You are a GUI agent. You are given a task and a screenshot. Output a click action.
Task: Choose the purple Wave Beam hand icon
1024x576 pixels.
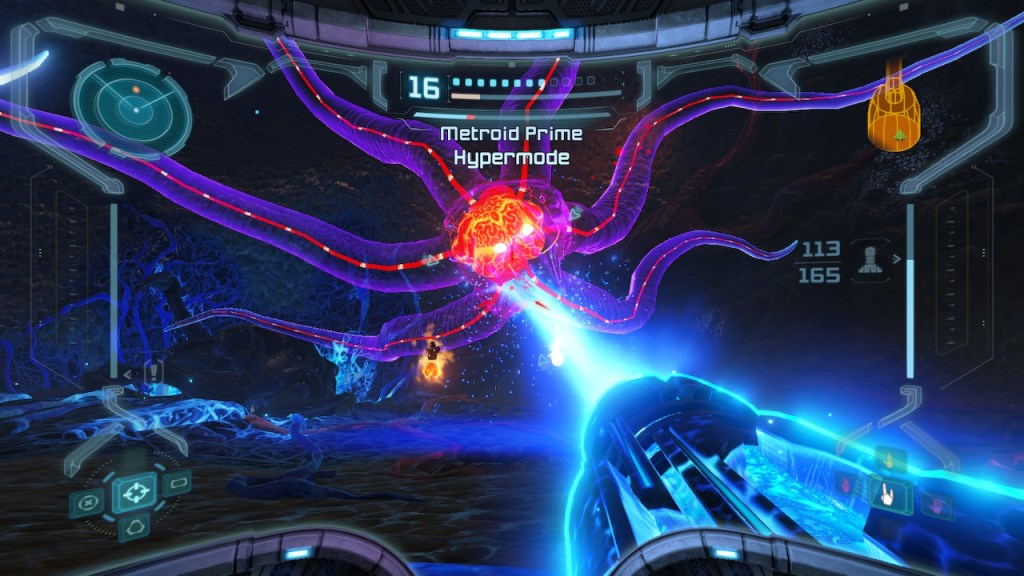[x=938, y=505]
